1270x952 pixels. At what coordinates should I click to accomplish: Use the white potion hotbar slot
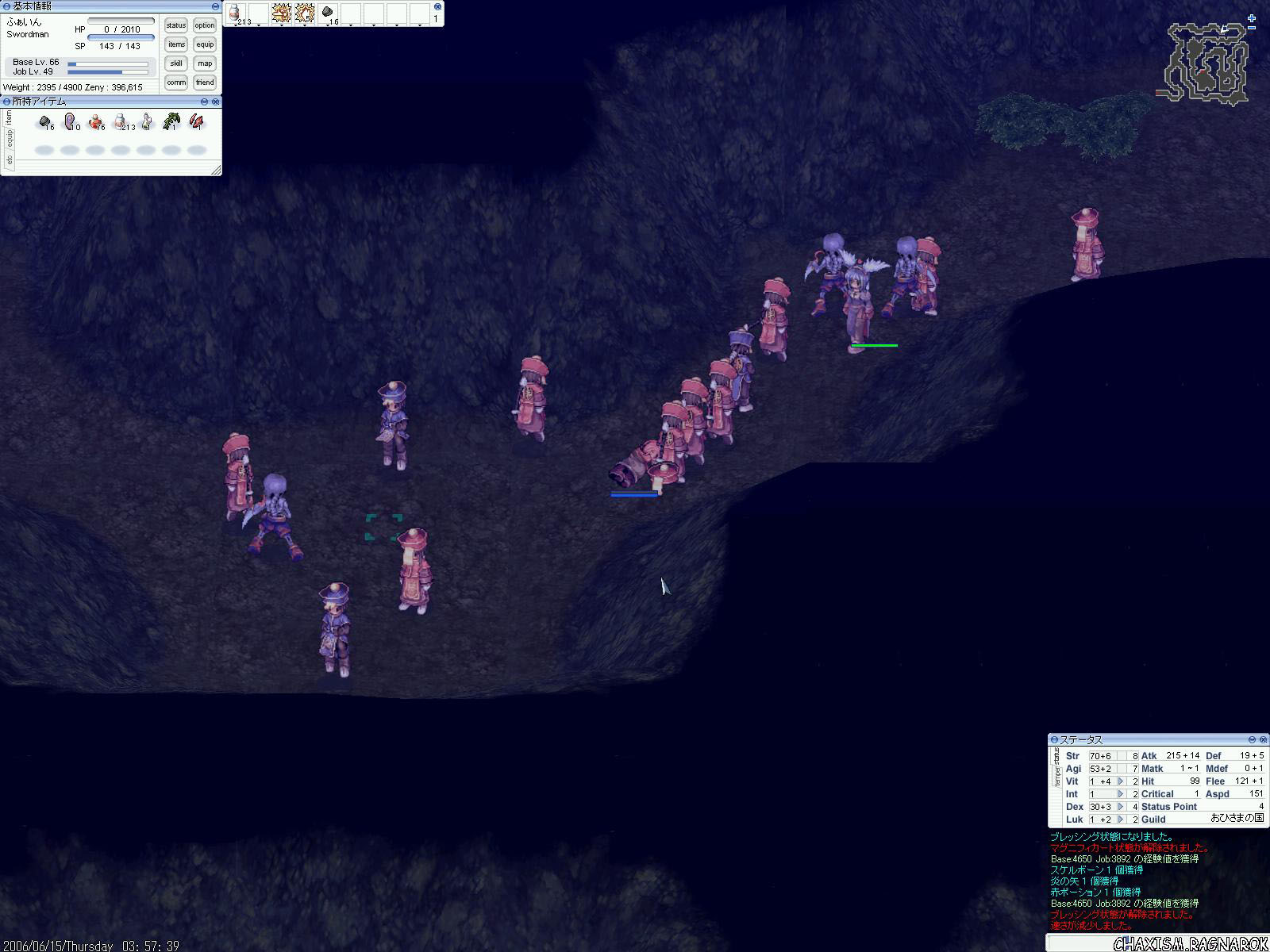tap(235, 13)
